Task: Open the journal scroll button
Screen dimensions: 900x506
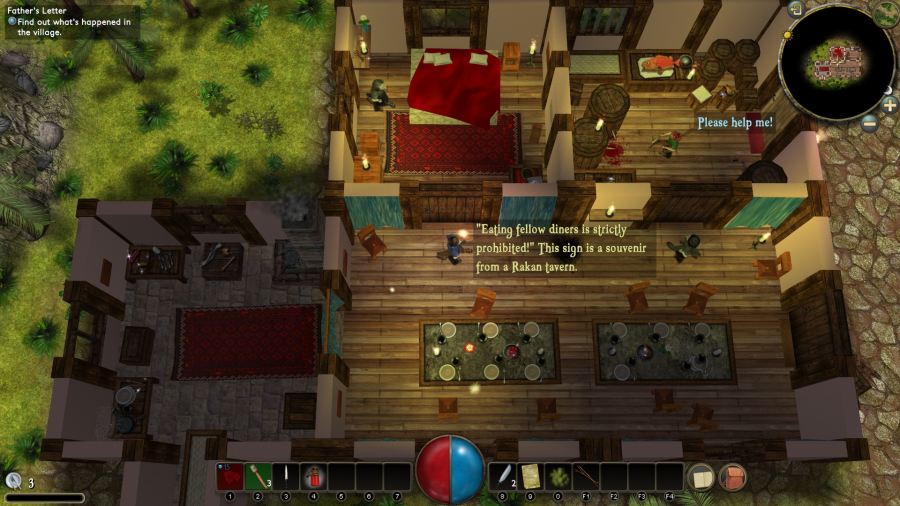Action: click(700, 477)
